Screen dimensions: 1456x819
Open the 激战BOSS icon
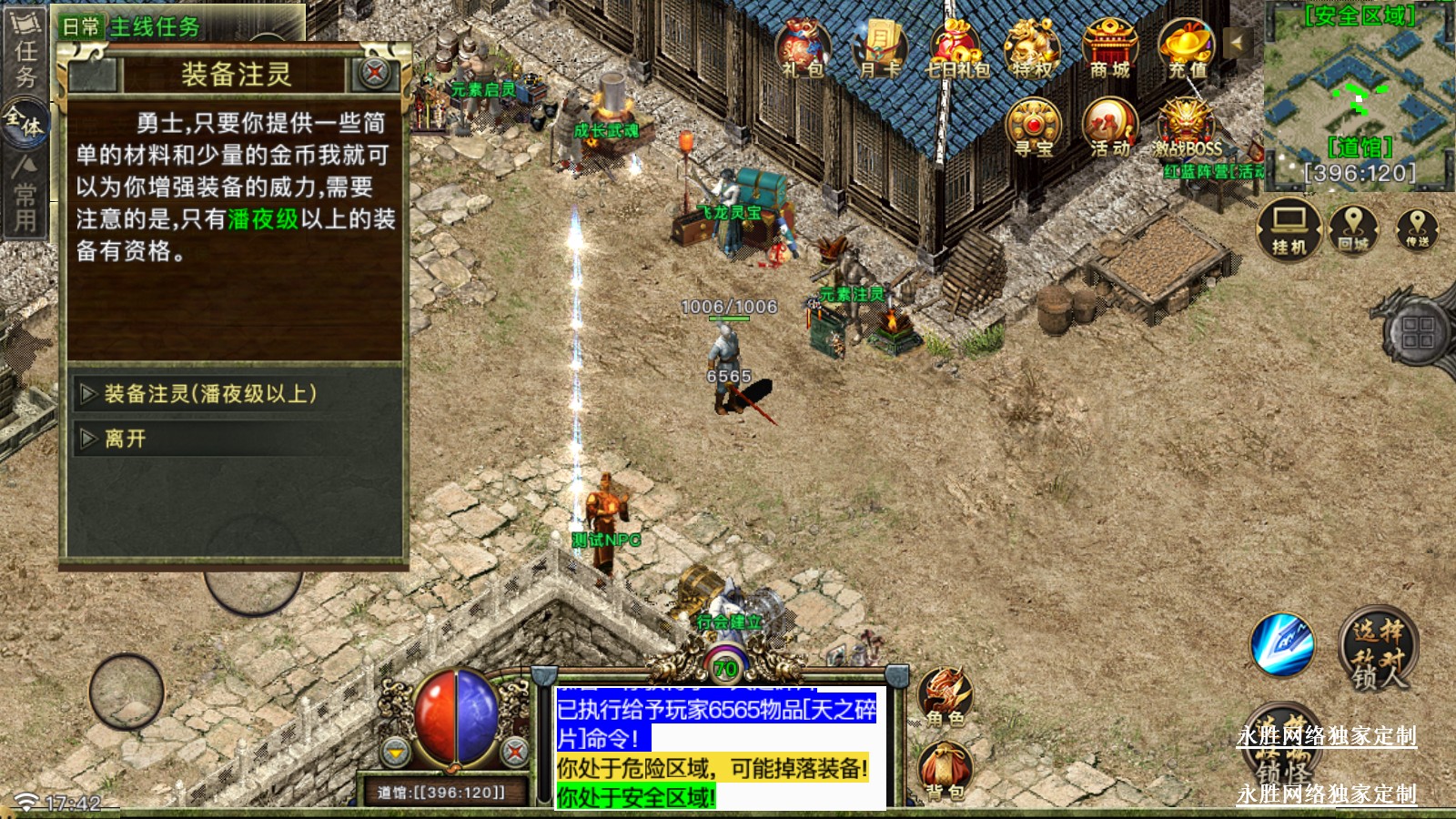click(1187, 126)
